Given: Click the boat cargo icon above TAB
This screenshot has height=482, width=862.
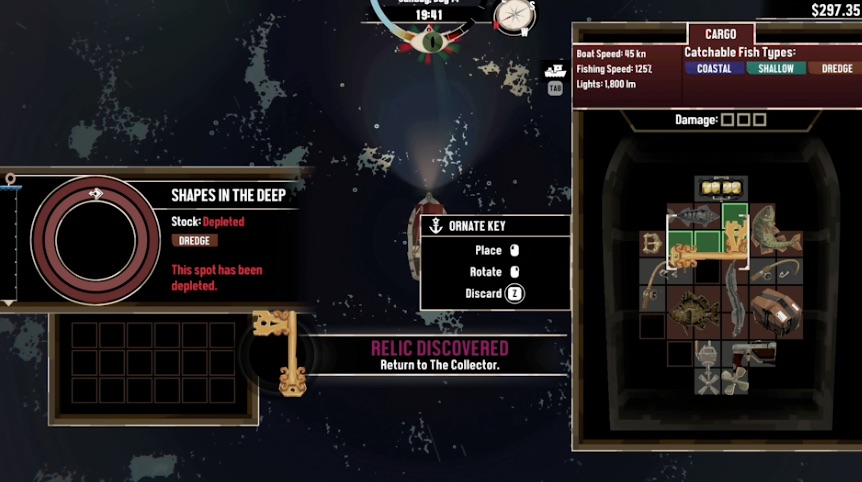Looking at the screenshot, I should click(555, 72).
